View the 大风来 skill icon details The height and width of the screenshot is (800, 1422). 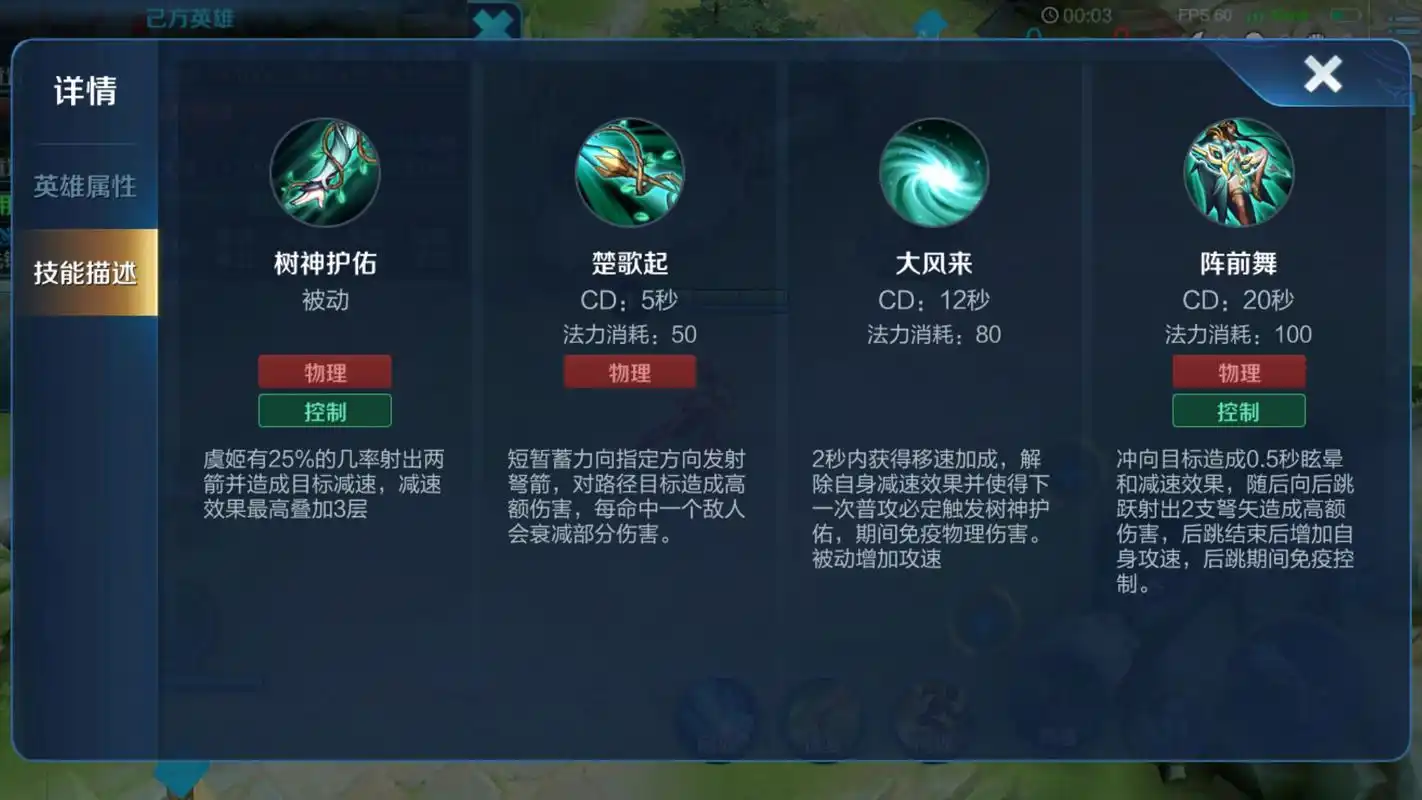coord(934,172)
